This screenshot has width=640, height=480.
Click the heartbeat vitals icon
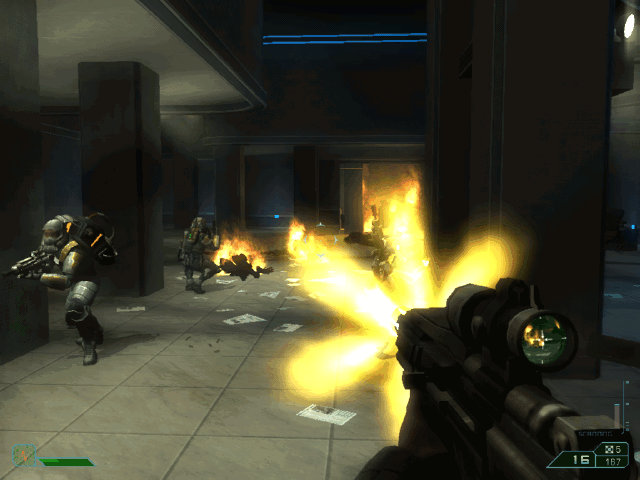(x=23, y=456)
